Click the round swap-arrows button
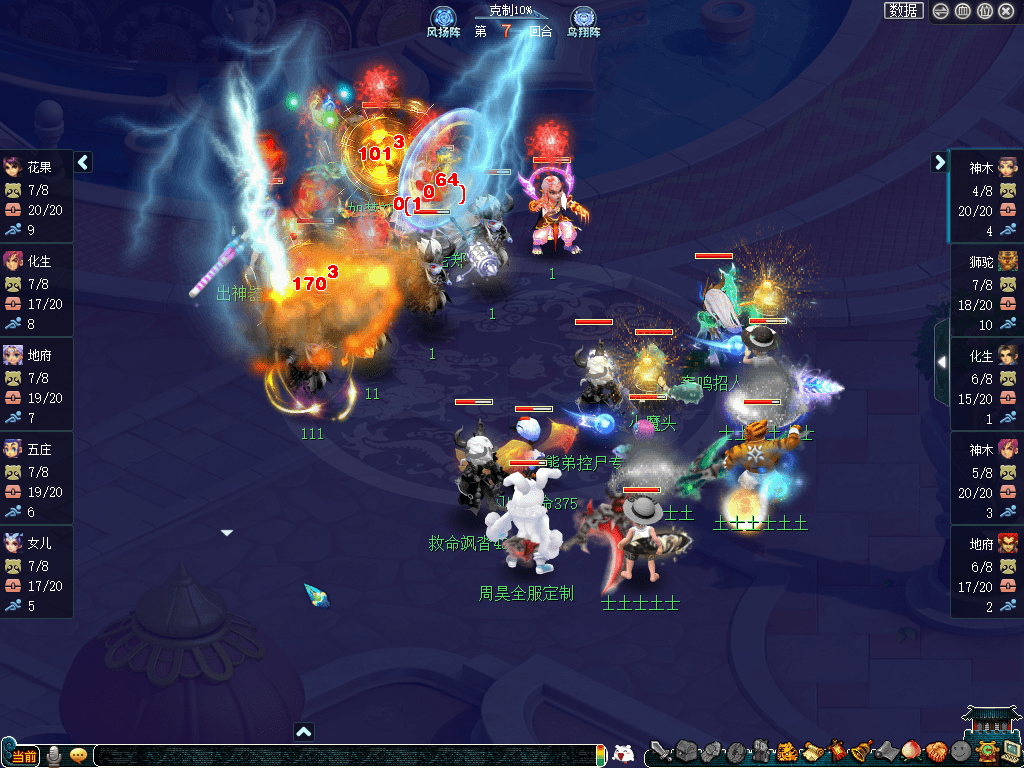1024x768 pixels. click(x=941, y=11)
